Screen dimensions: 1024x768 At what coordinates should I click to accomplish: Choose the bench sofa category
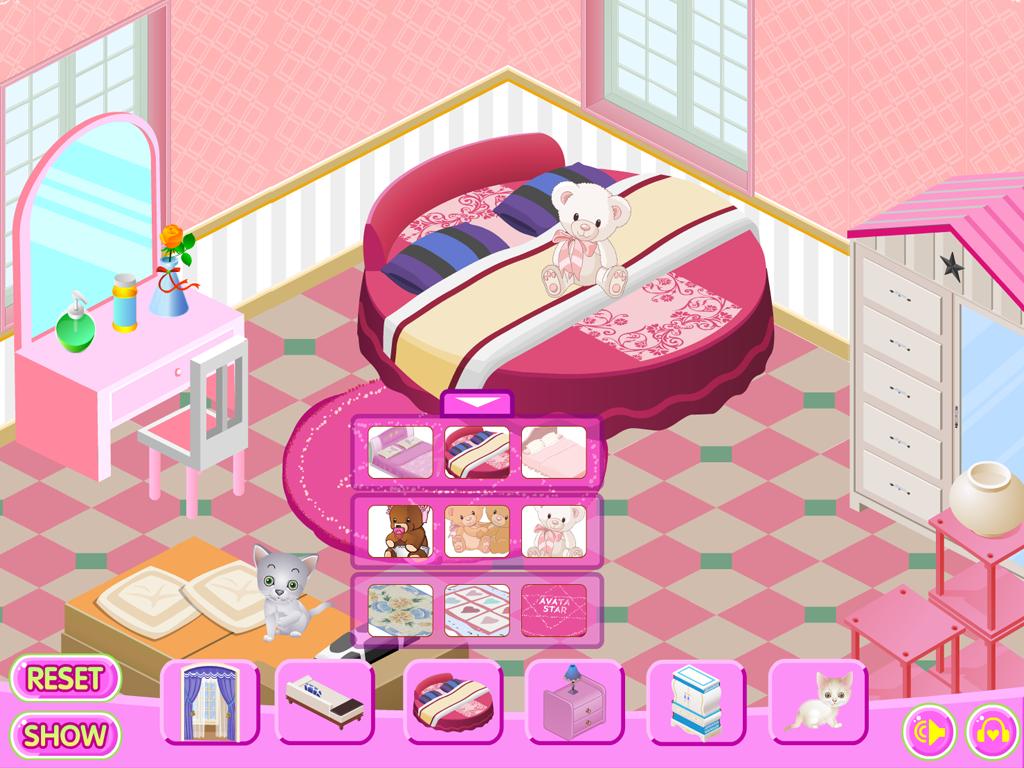point(325,701)
